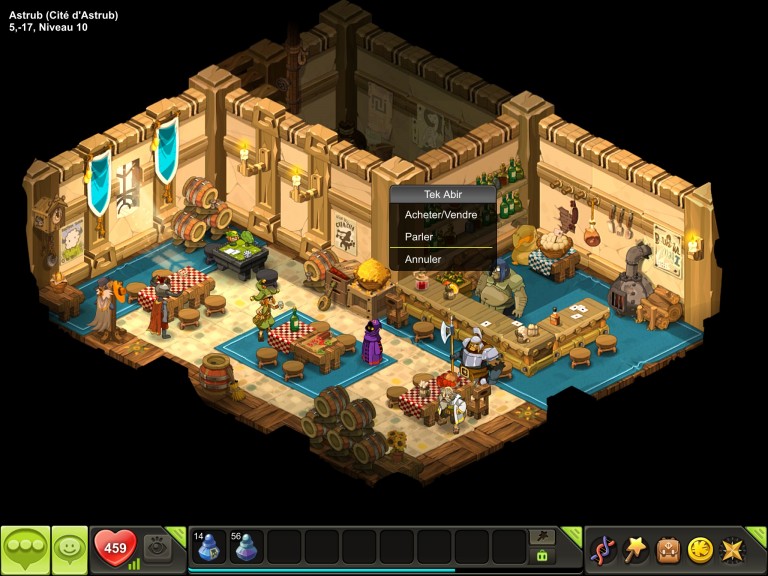Cancel the menu with Annuler

point(423,259)
